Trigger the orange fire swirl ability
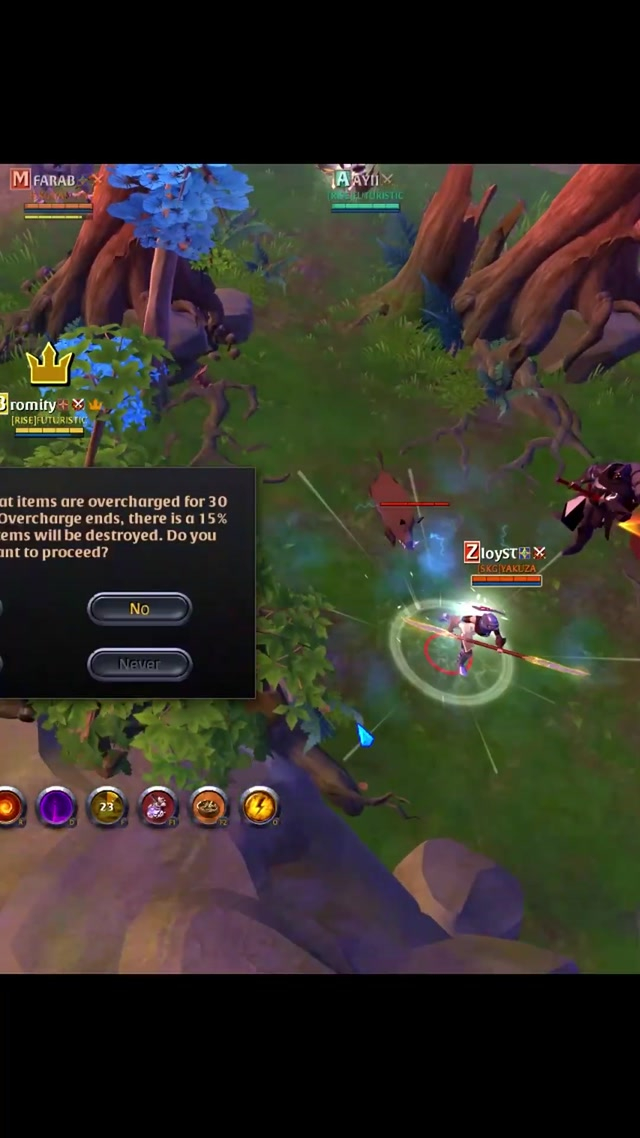 coord(10,806)
